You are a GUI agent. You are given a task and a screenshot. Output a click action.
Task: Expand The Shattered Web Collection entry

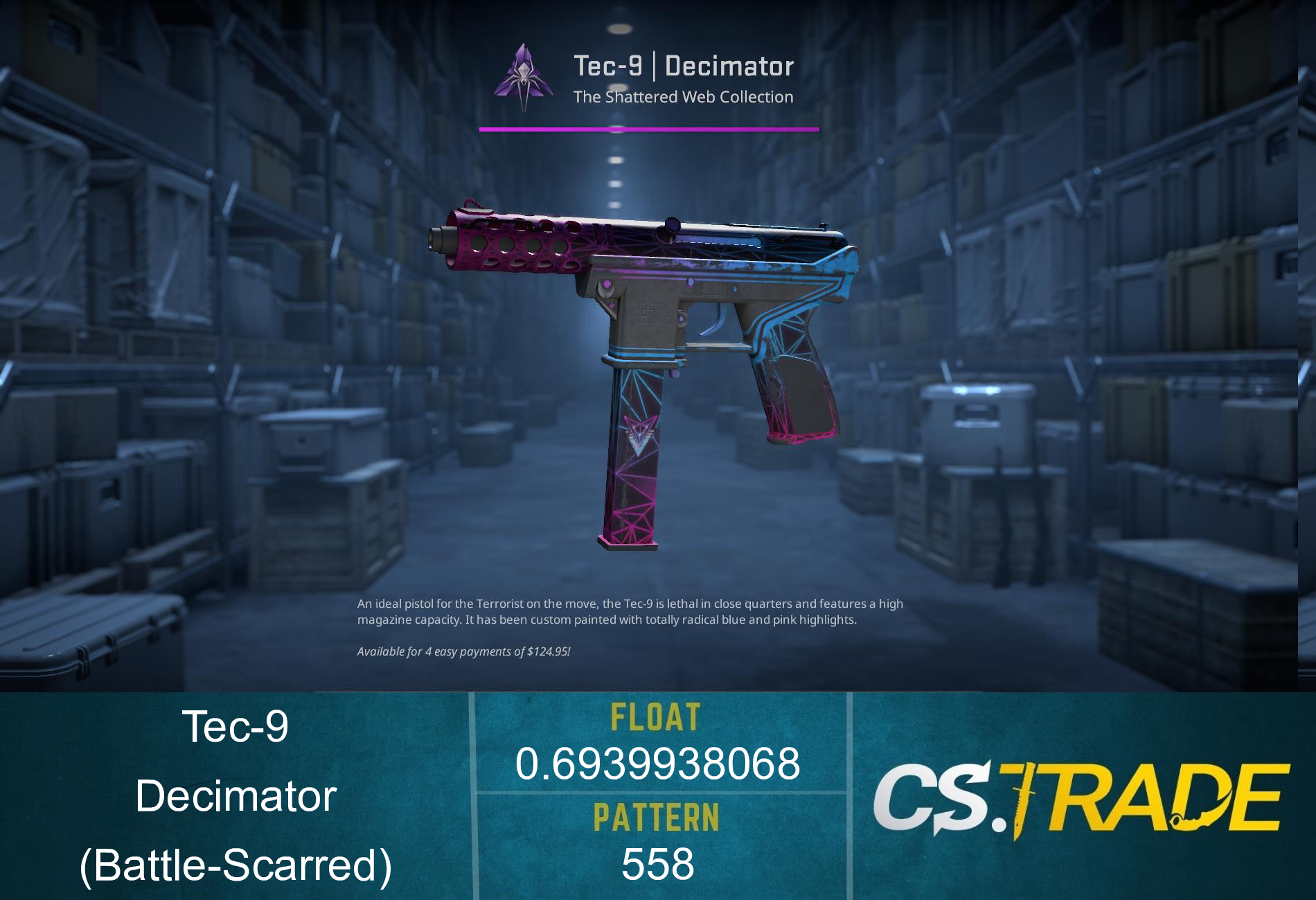click(682, 97)
